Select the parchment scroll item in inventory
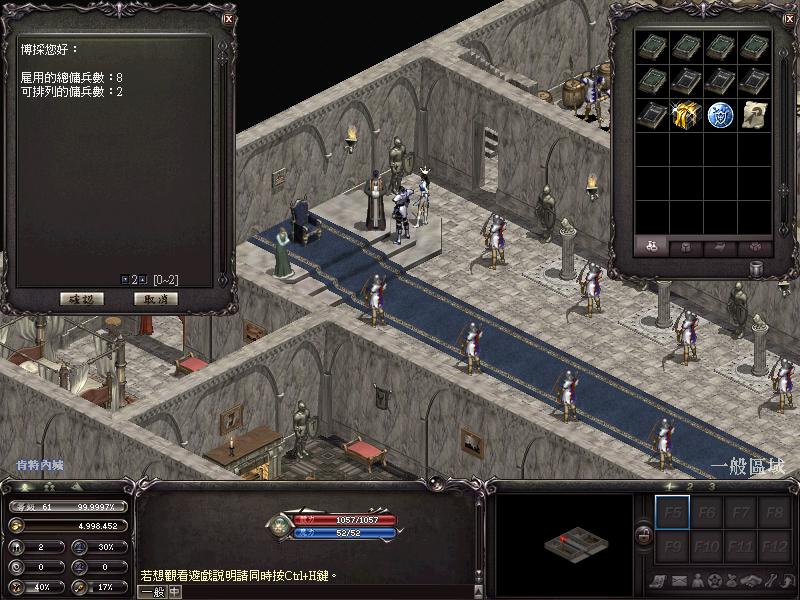 tap(754, 113)
